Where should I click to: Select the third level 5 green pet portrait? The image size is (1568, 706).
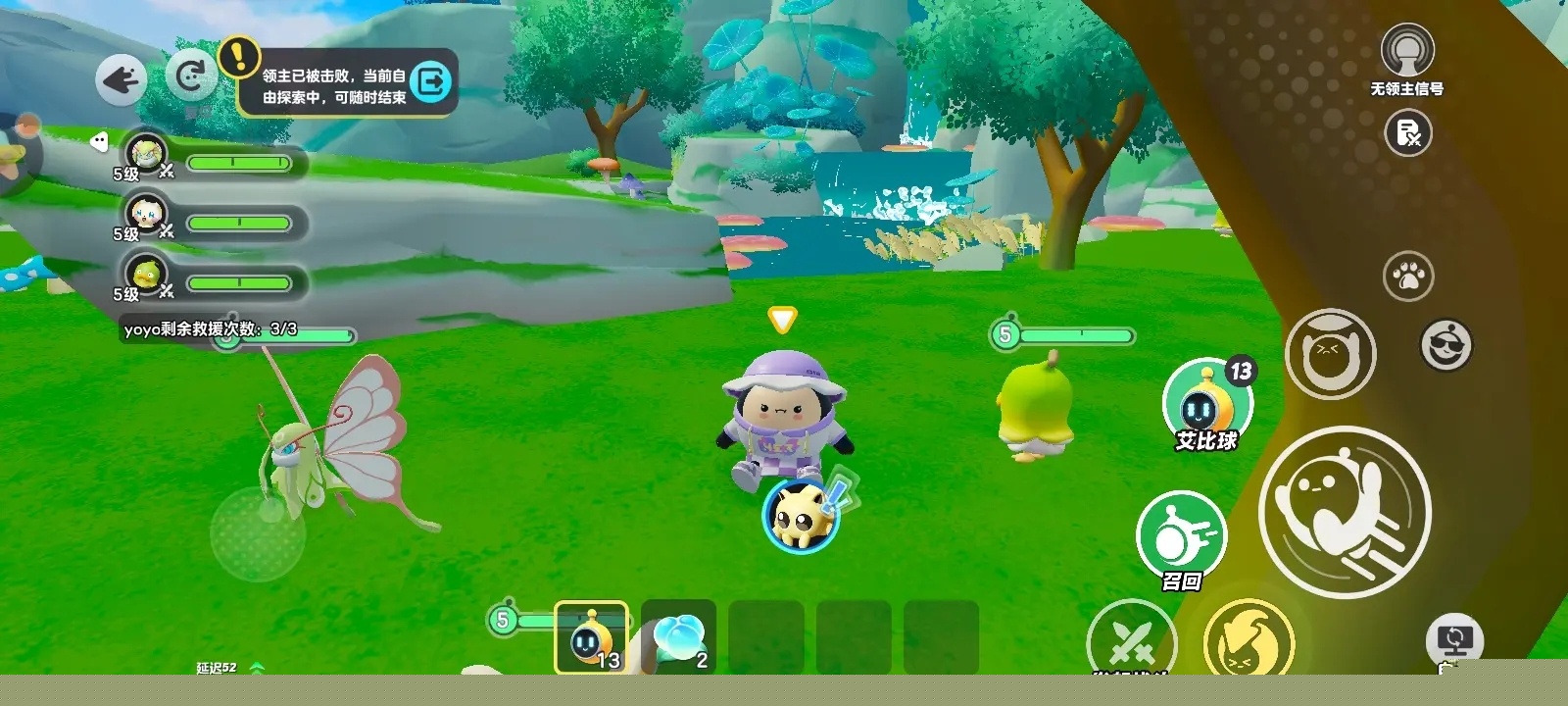pos(147,273)
